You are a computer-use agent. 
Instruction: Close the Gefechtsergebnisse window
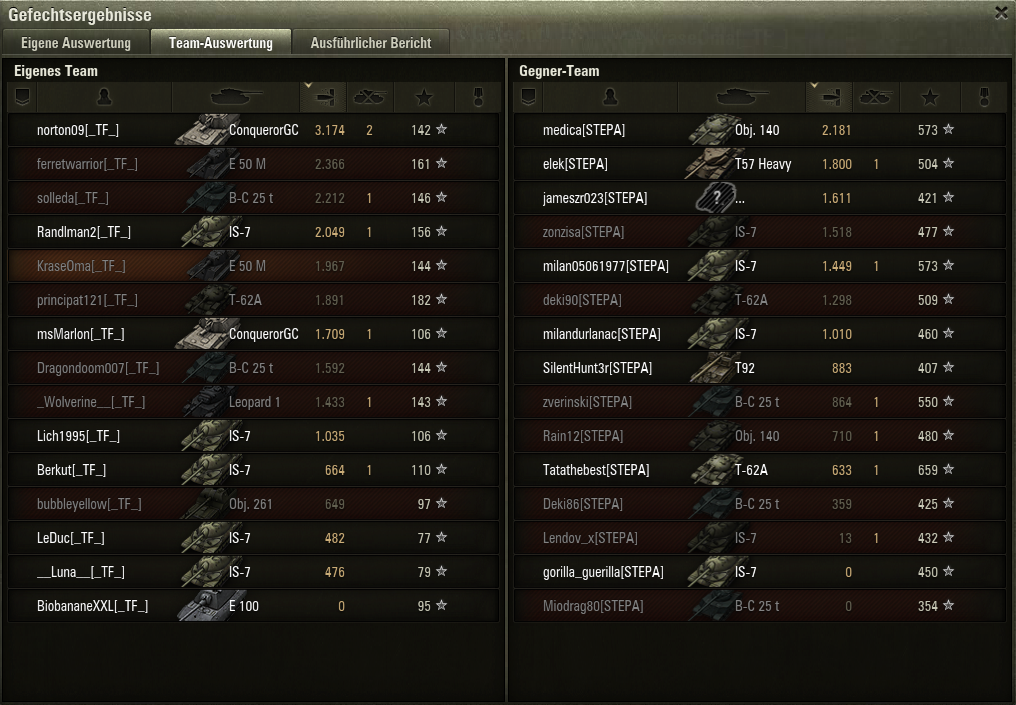[x=1001, y=13]
